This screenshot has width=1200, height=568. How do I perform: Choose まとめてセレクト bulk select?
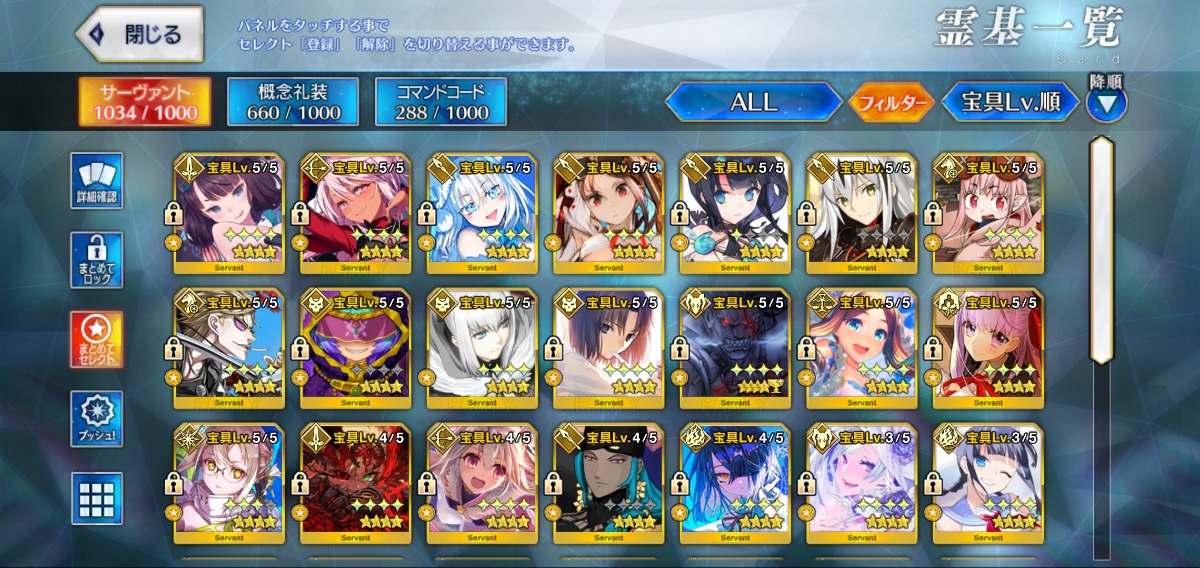click(x=97, y=340)
